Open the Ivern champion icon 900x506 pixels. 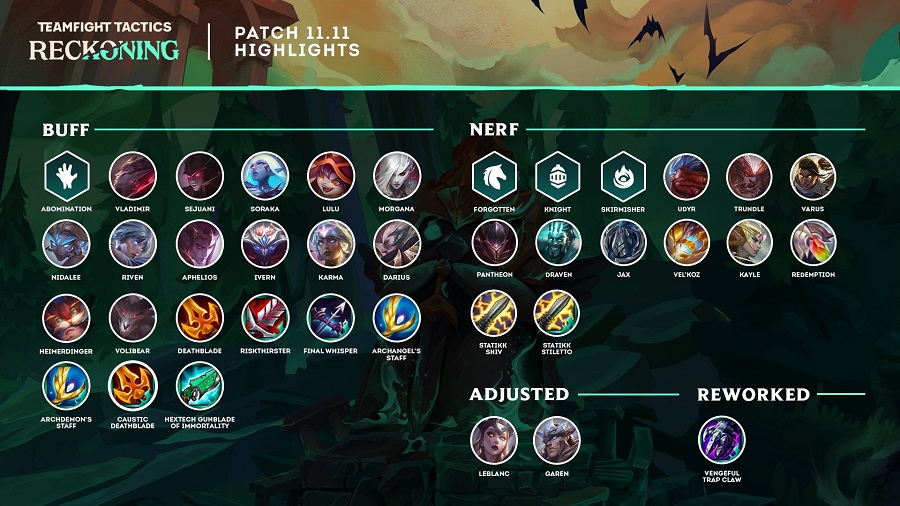point(265,244)
